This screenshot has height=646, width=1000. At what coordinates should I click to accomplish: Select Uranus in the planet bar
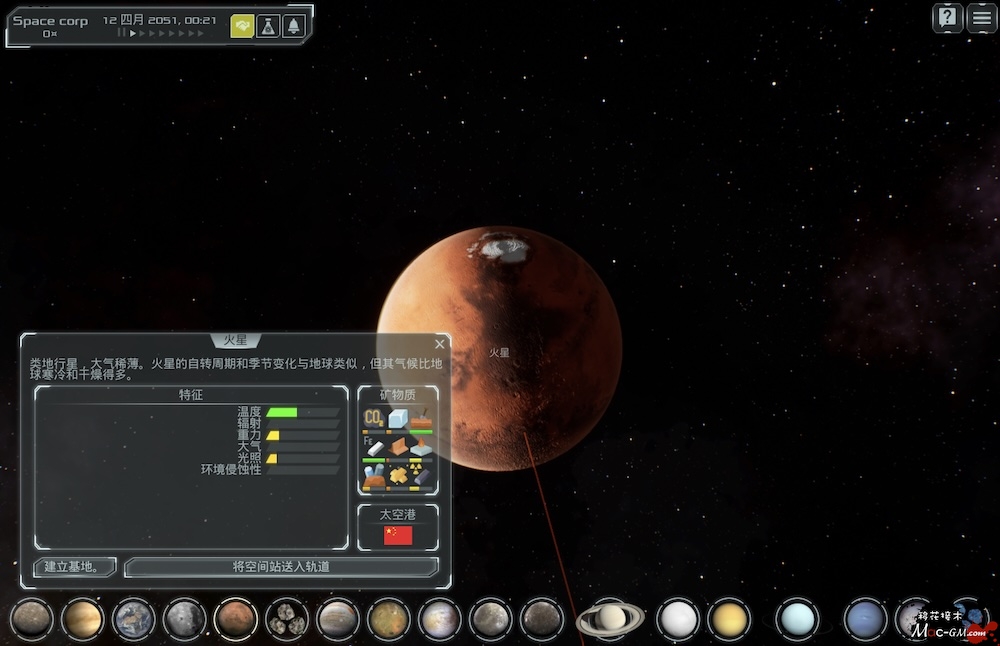click(x=797, y=619)
